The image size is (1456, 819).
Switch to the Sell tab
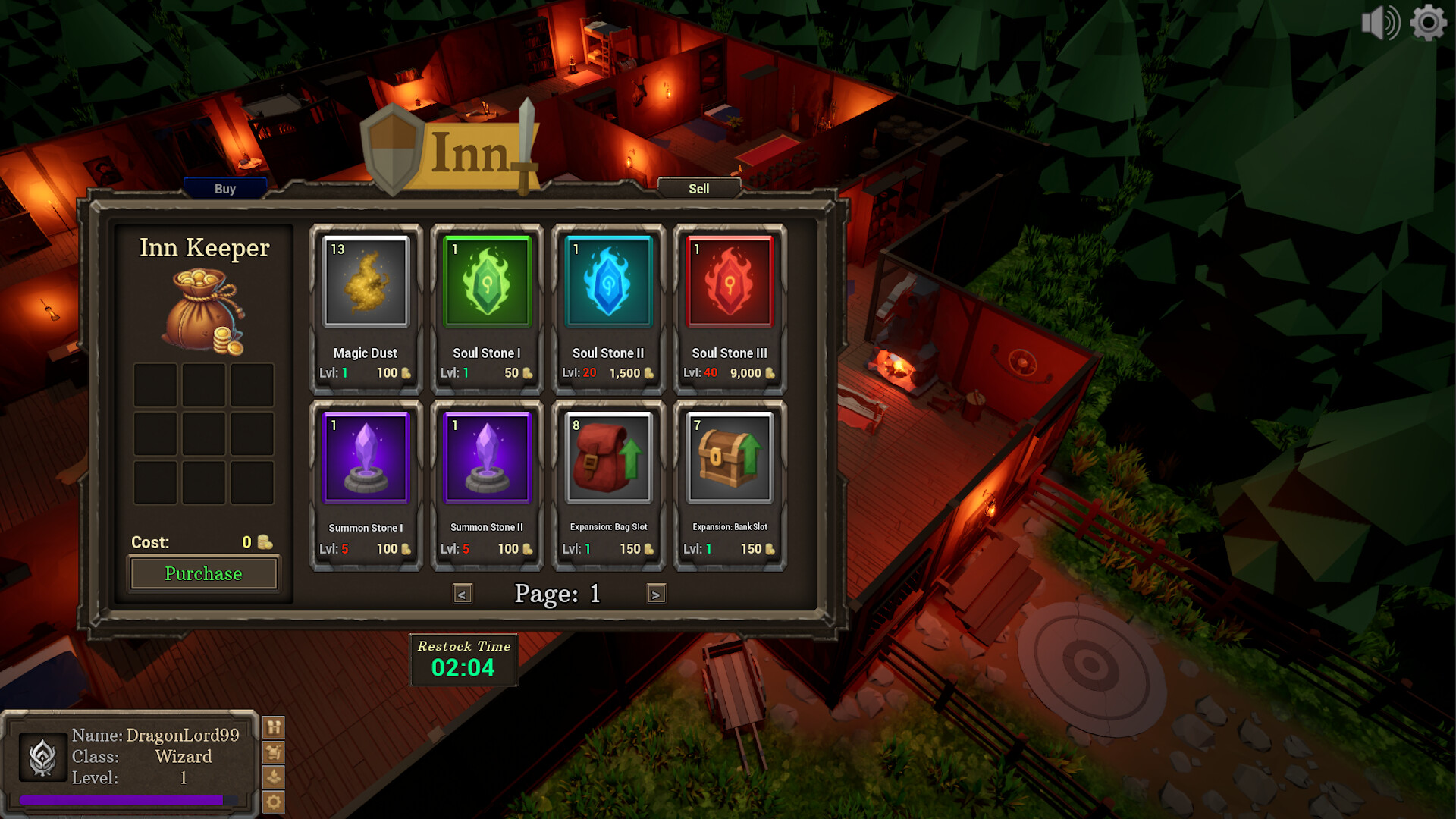tap(698, 188)
